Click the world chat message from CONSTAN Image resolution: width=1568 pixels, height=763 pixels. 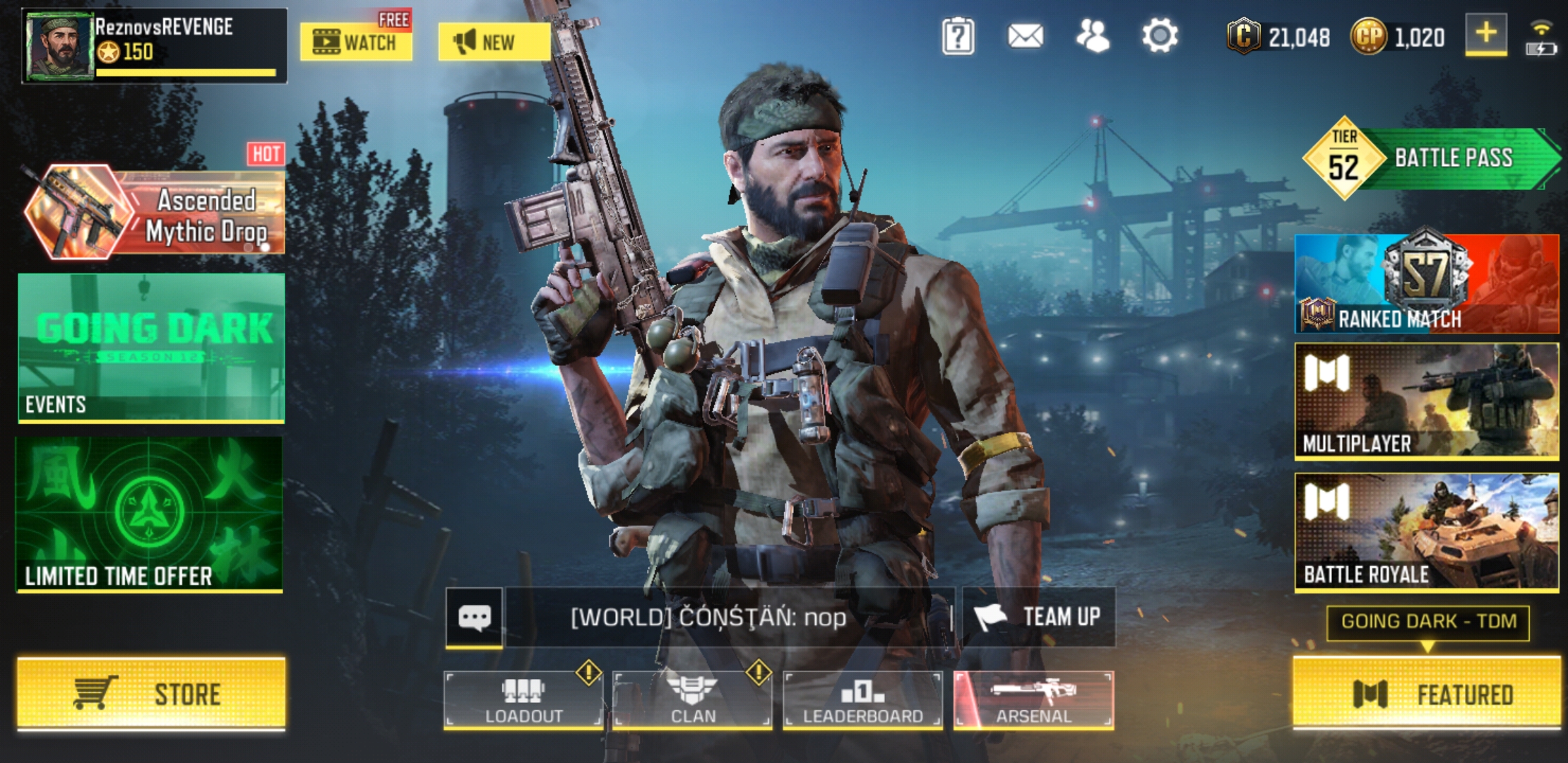coord(706,615)
